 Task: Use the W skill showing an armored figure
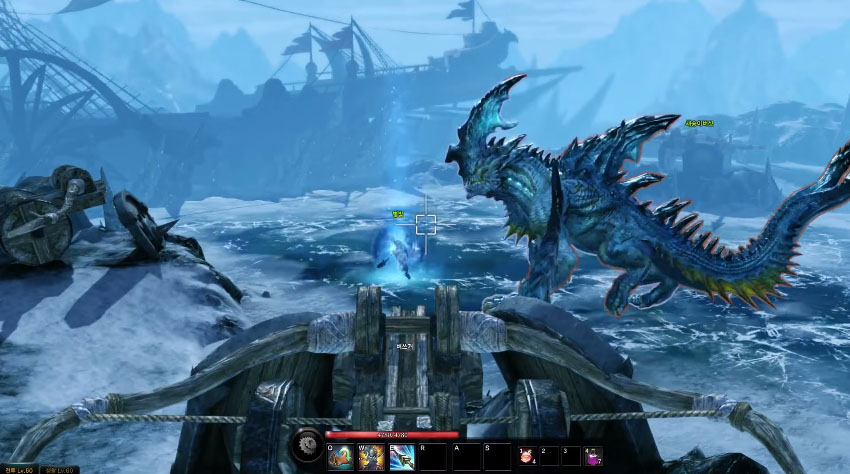(371, 457)
